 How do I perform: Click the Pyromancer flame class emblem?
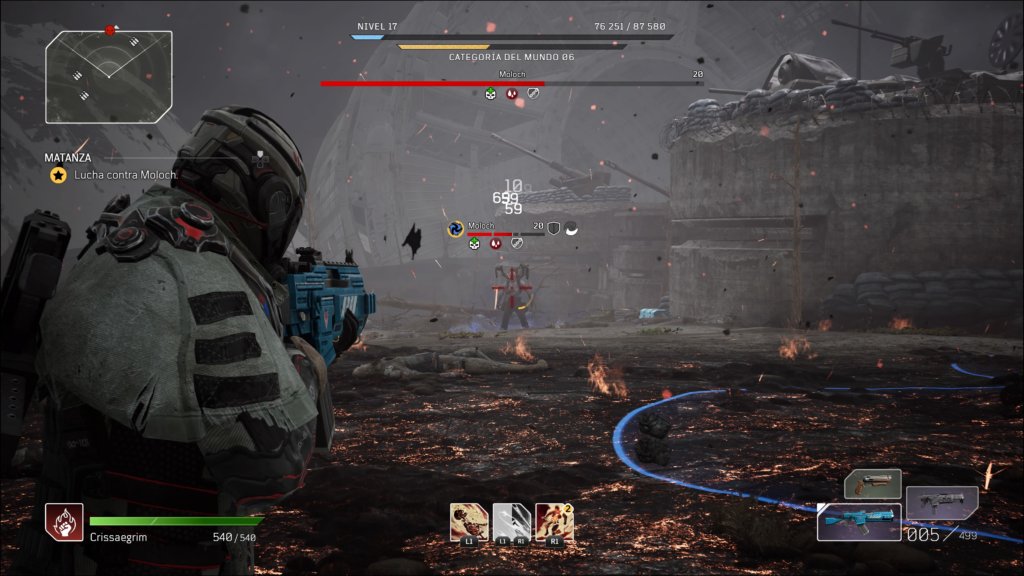[x=63, y=522]
